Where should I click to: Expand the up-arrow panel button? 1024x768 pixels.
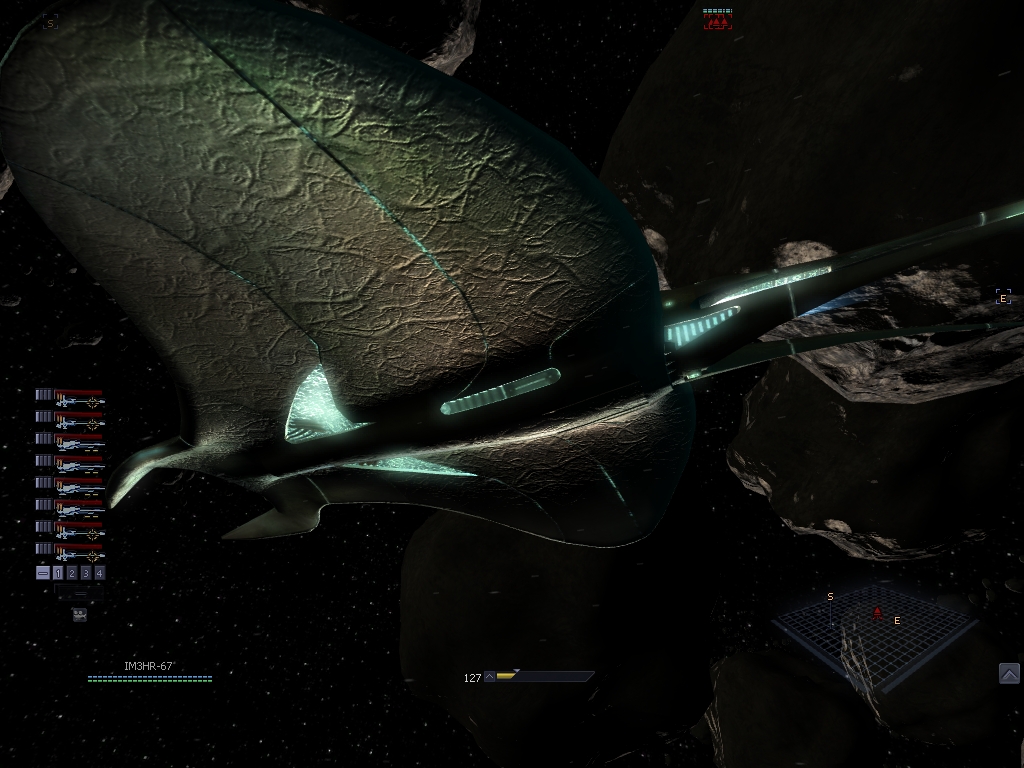click(1009, 673)
